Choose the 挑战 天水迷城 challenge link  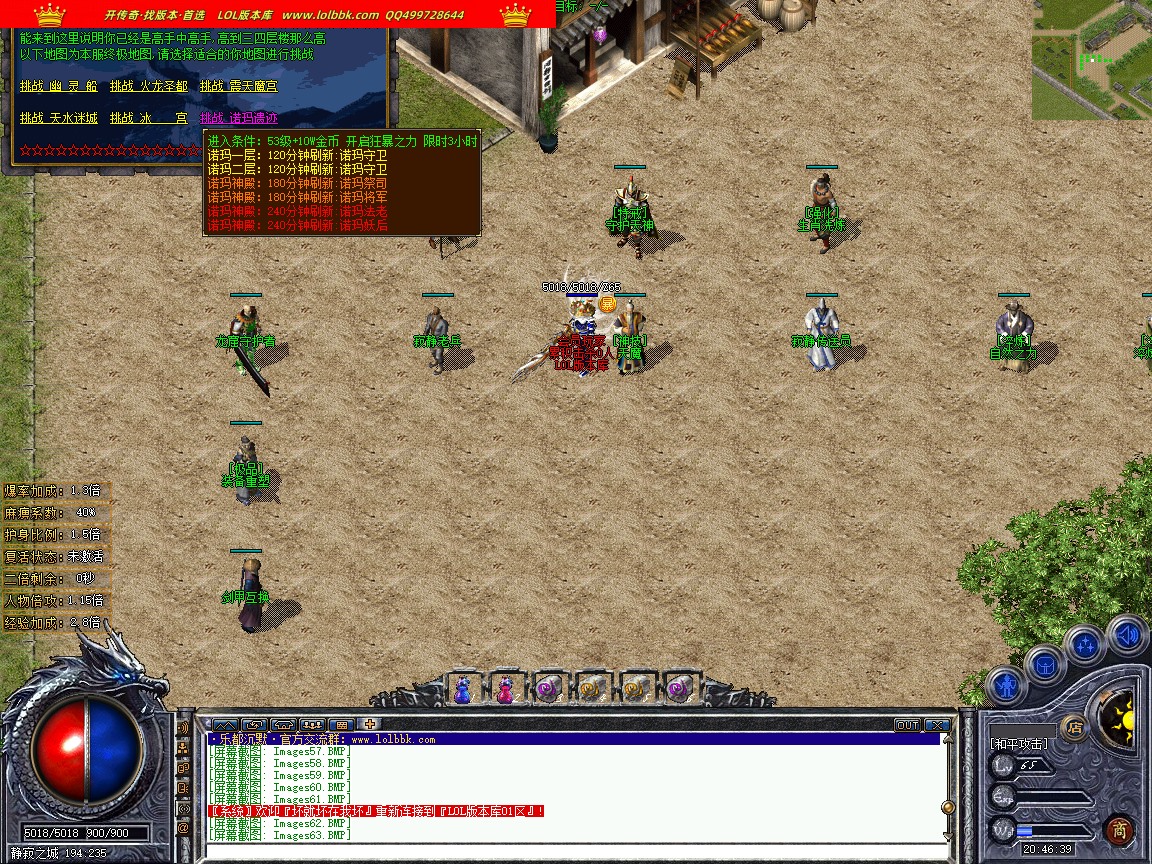tap(58, 118)
